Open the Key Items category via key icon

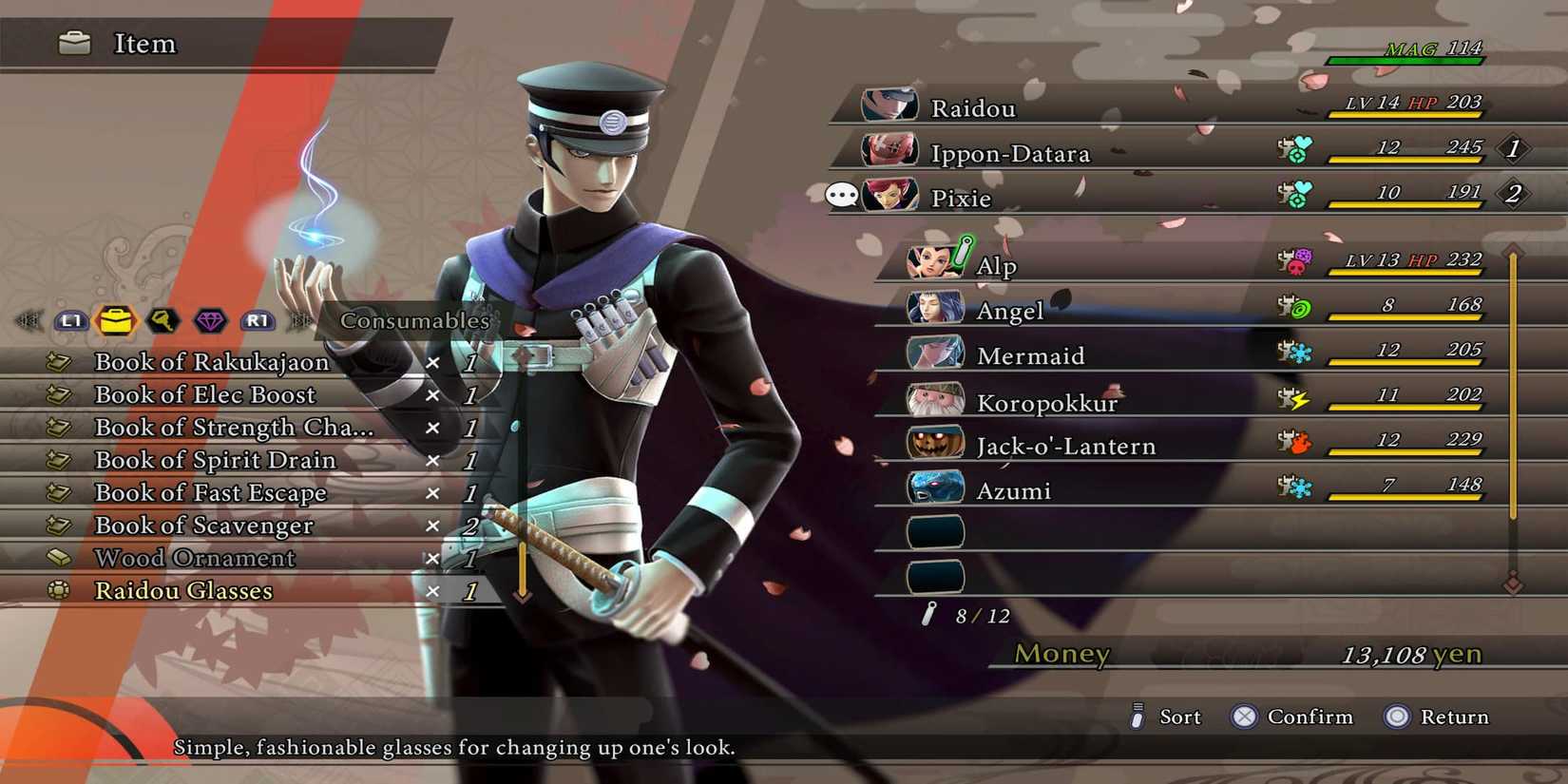tap(162, 321)
